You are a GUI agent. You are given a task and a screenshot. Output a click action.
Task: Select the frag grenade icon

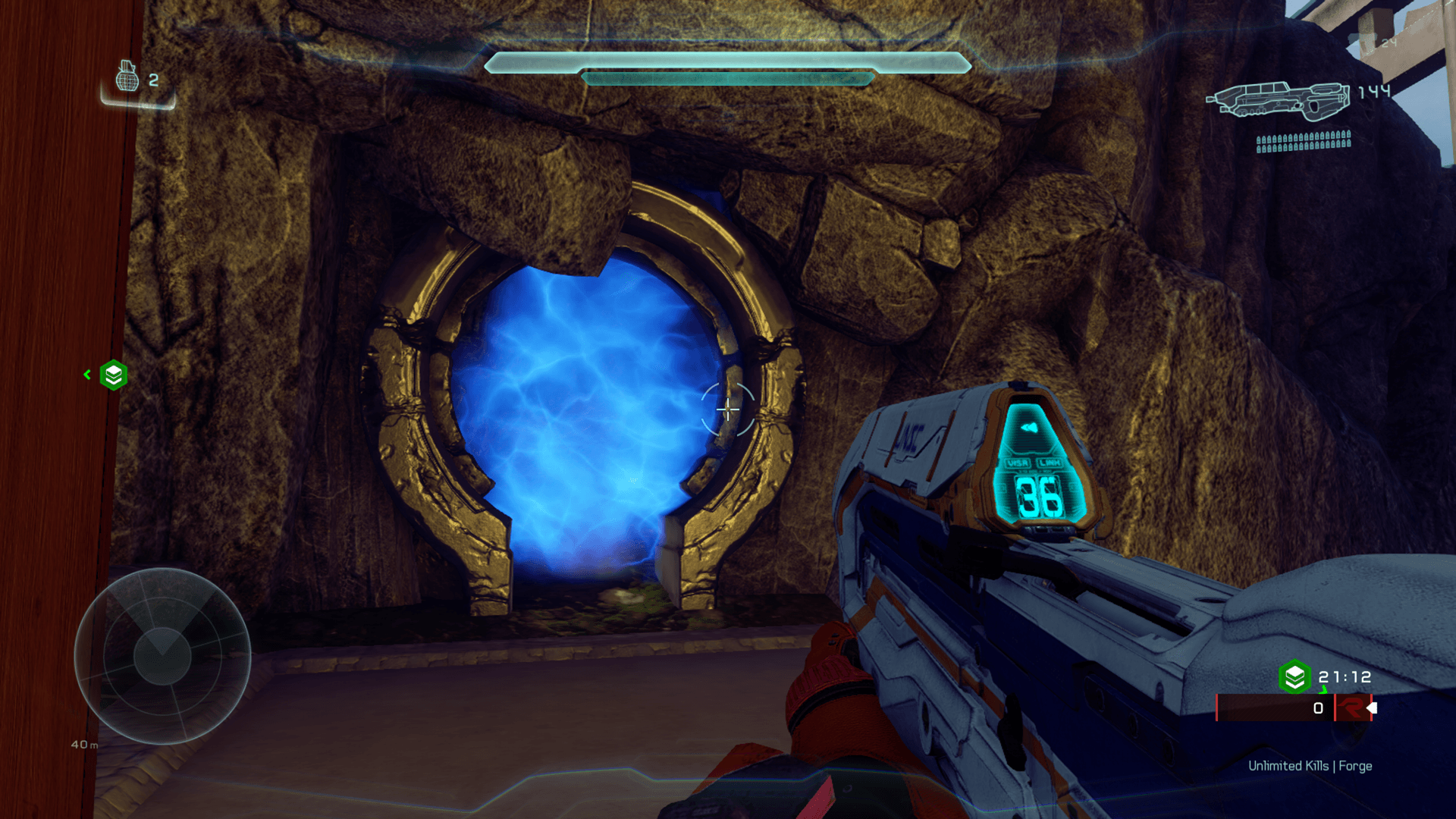pos(127,77)
